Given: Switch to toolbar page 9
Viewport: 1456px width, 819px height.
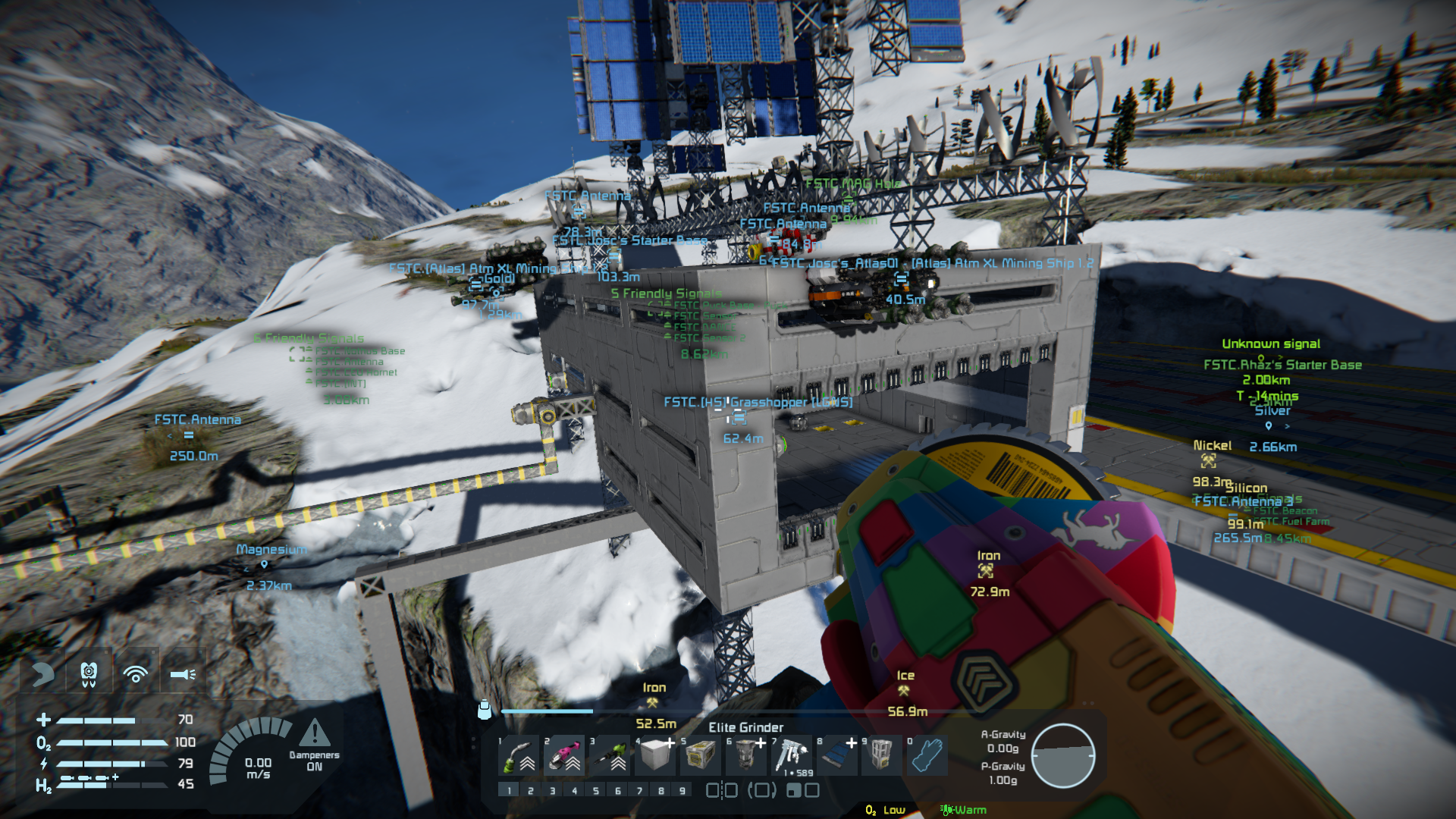Looking at the screenshot, I should [x=682, y=791].
